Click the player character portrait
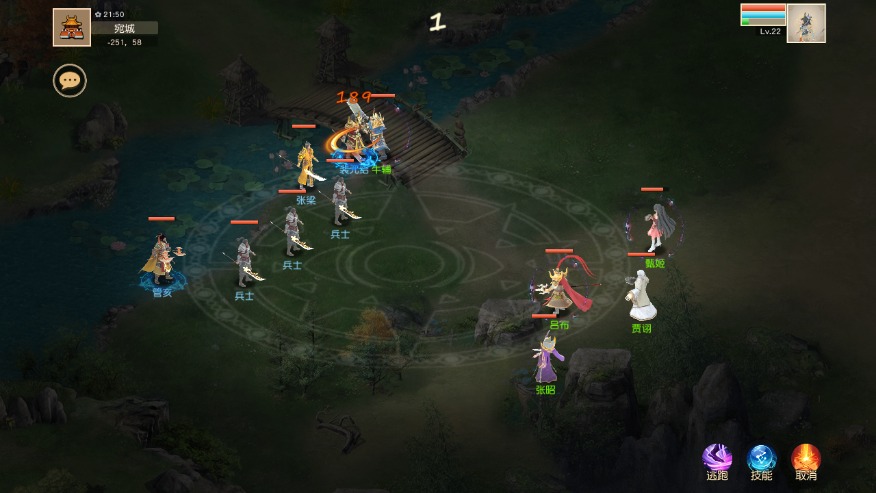The image size is (876, 493). 806,23
